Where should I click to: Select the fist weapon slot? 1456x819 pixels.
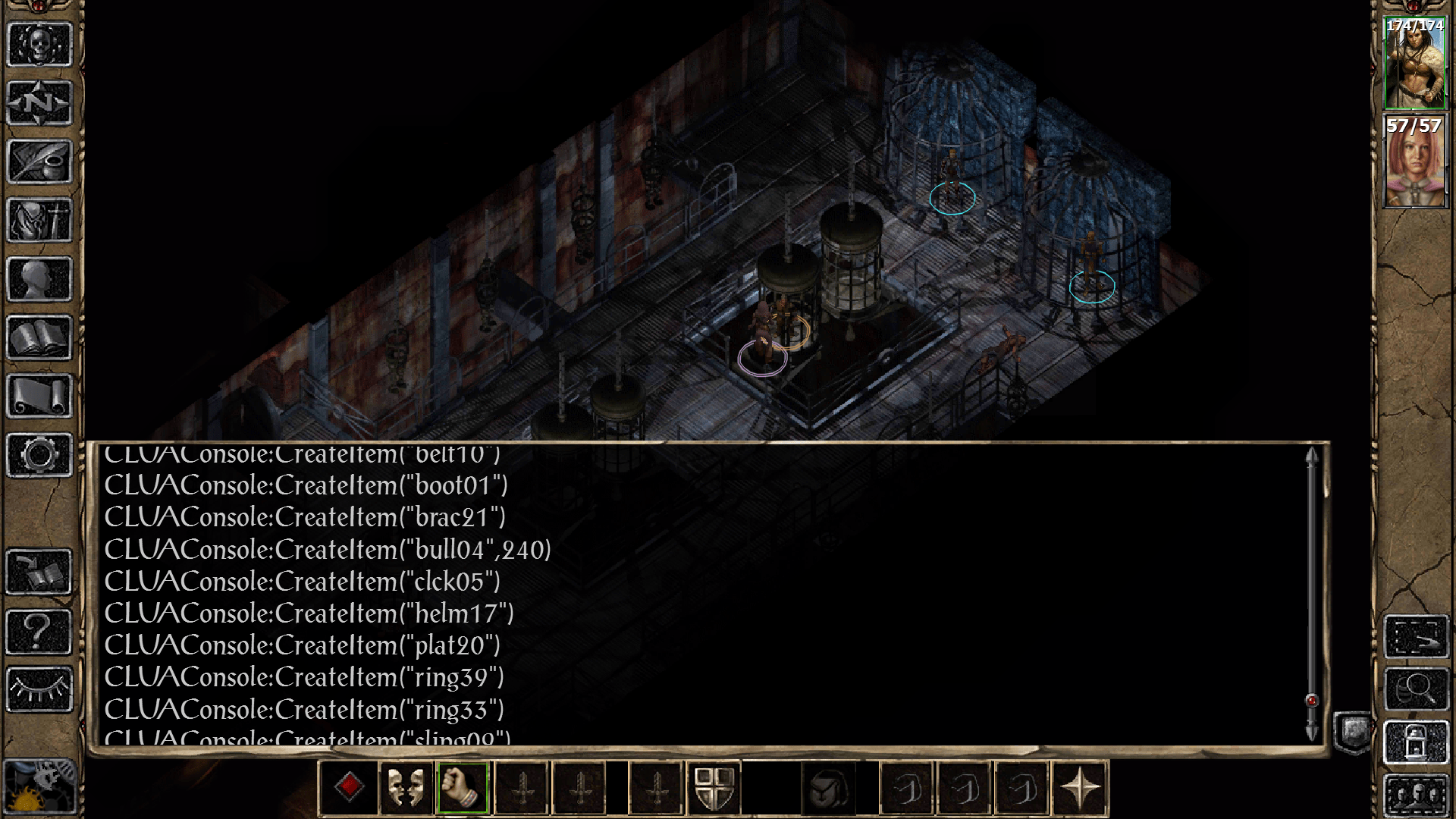(x=463, y=788)
